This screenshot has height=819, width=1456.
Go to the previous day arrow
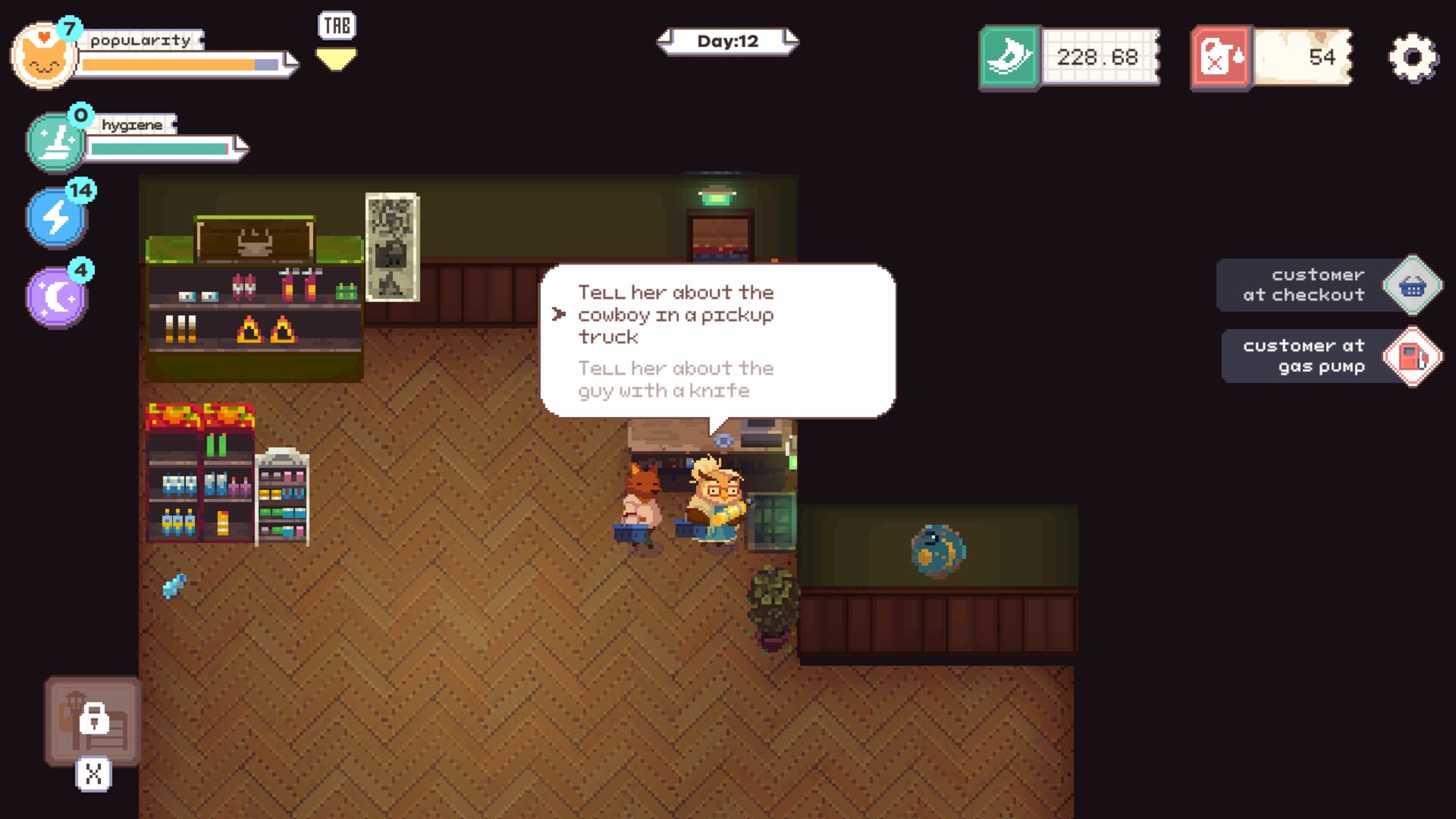(x=666, y=40)
